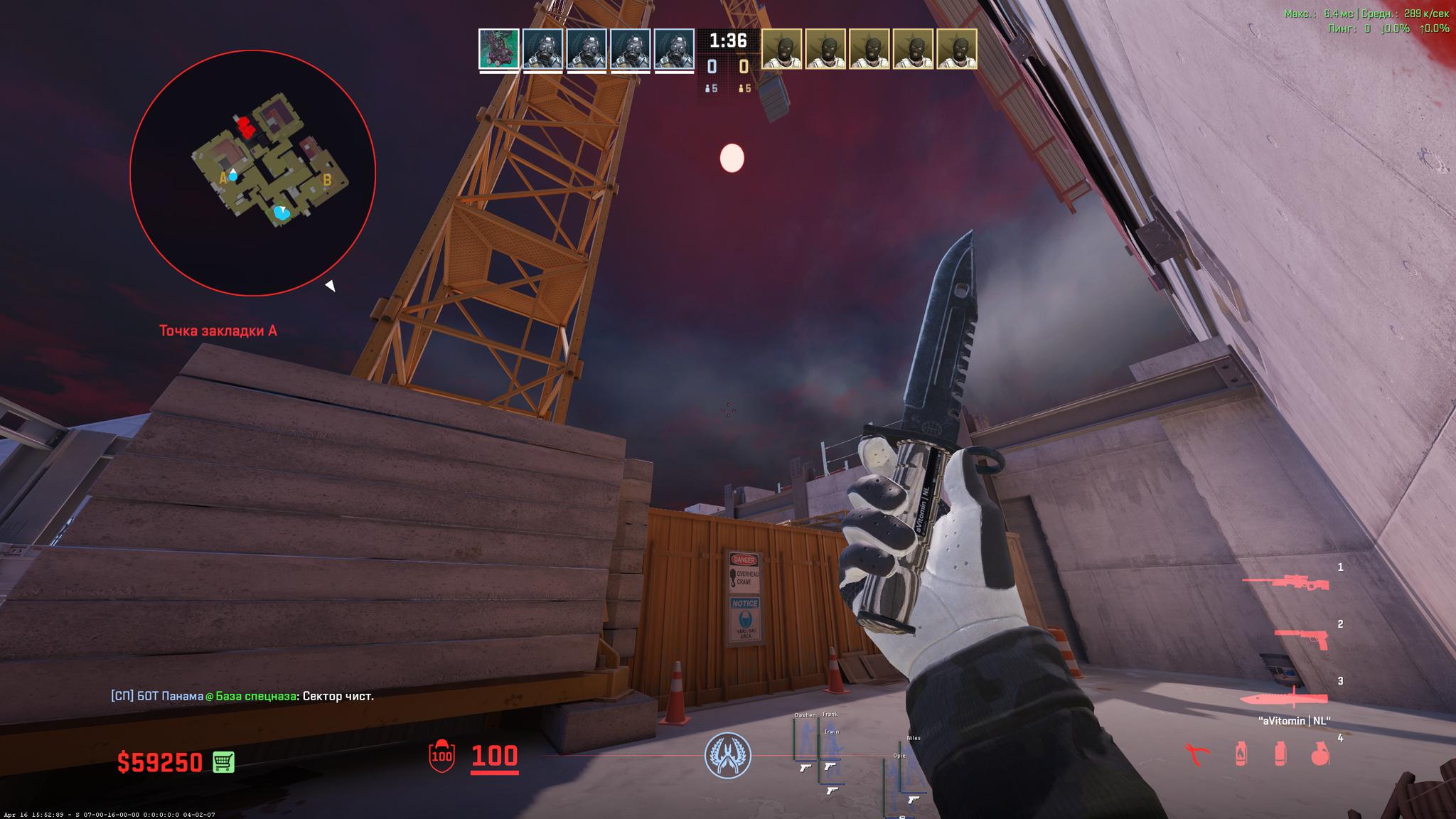Open the buy menu shopping cart icon
Viewport: 1456px width, 819px height.
(x=224, y=762)
